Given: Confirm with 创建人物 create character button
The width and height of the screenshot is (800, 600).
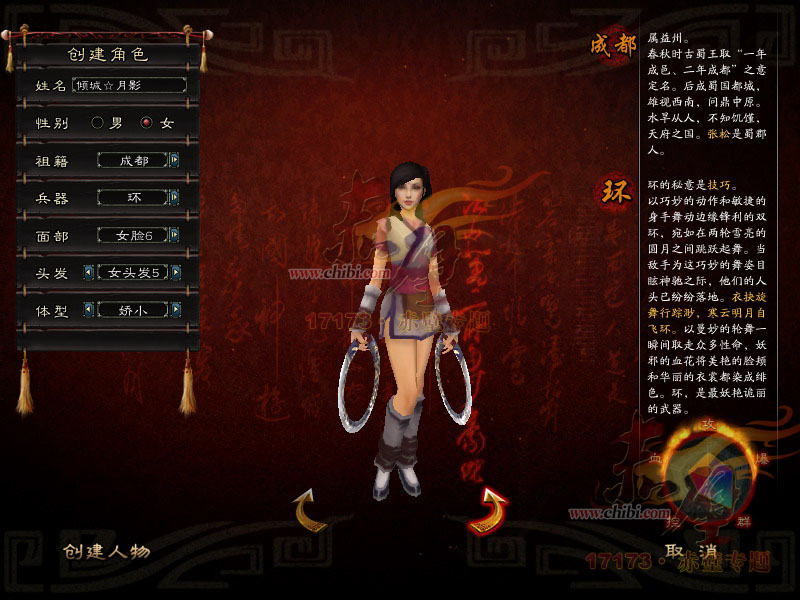Looking at the screenshot, I should click(107, 551).
